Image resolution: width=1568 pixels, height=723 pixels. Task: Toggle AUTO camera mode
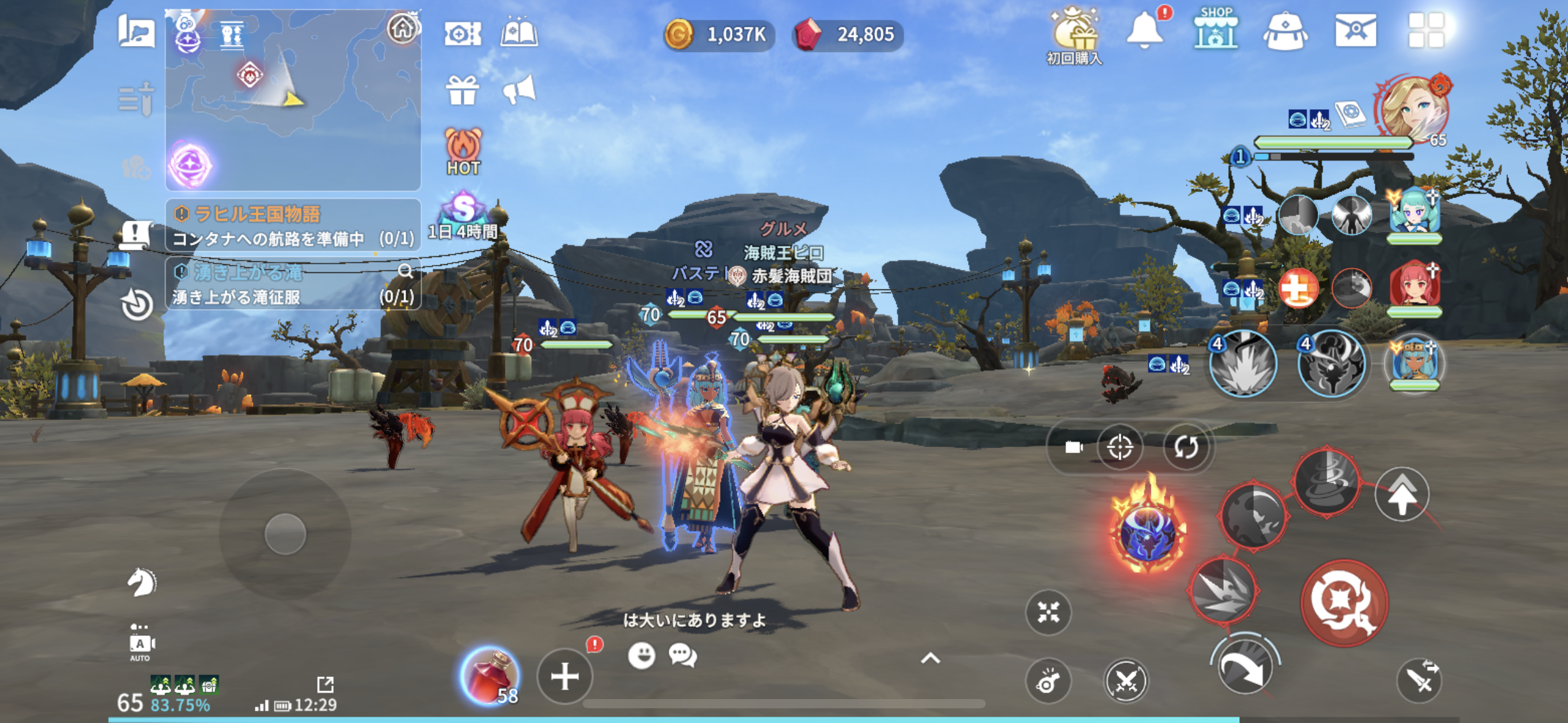pos(140,645)
